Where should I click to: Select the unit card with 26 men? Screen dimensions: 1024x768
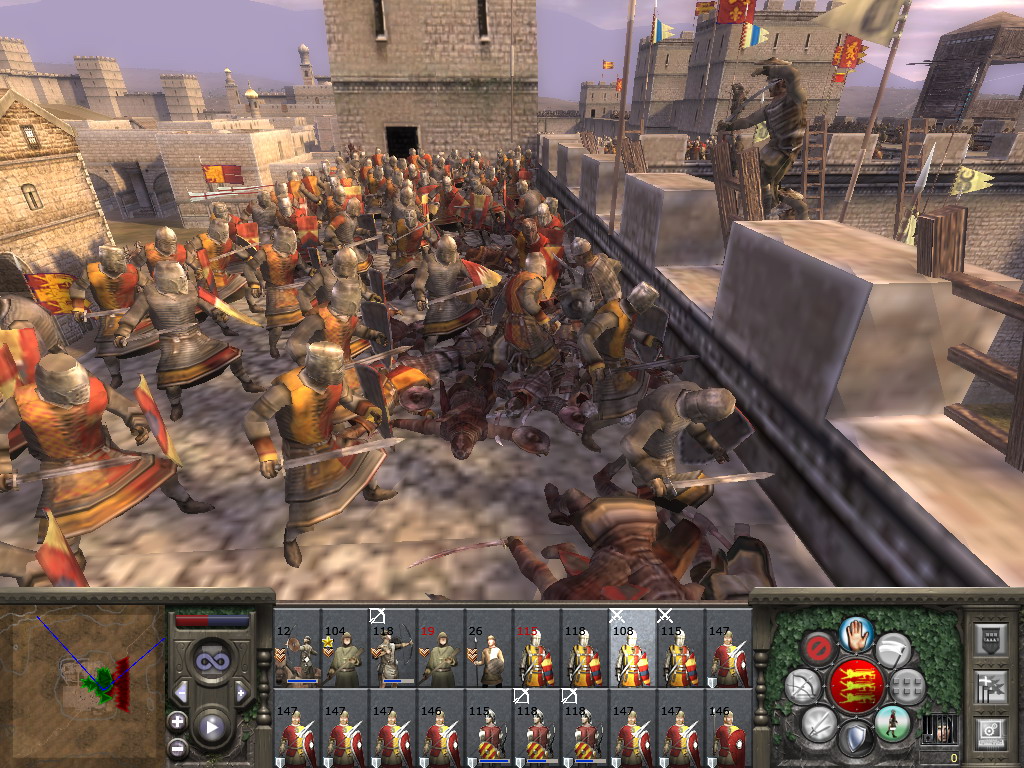pyautogui.click(x=489, y=649)
